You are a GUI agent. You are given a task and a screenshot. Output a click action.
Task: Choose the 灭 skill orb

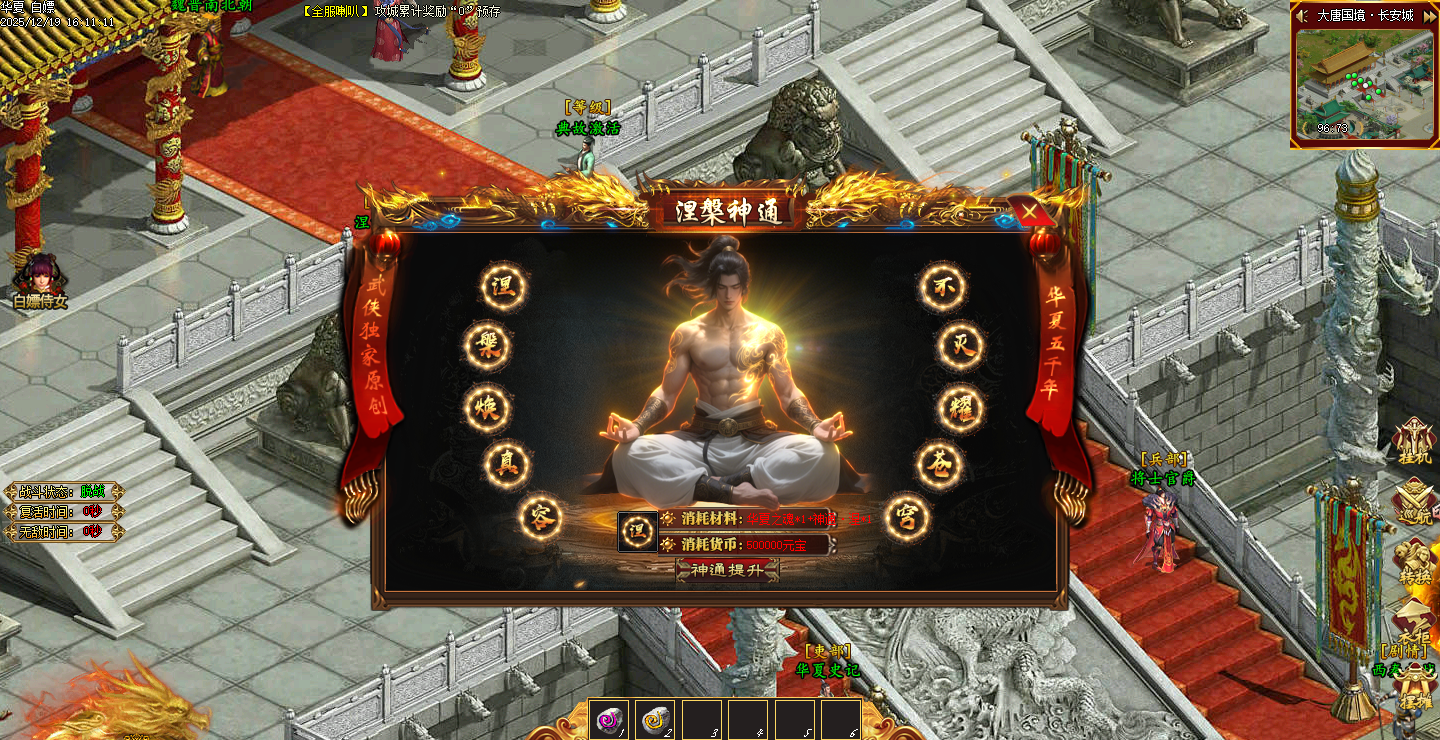click(x=961, y=347)
